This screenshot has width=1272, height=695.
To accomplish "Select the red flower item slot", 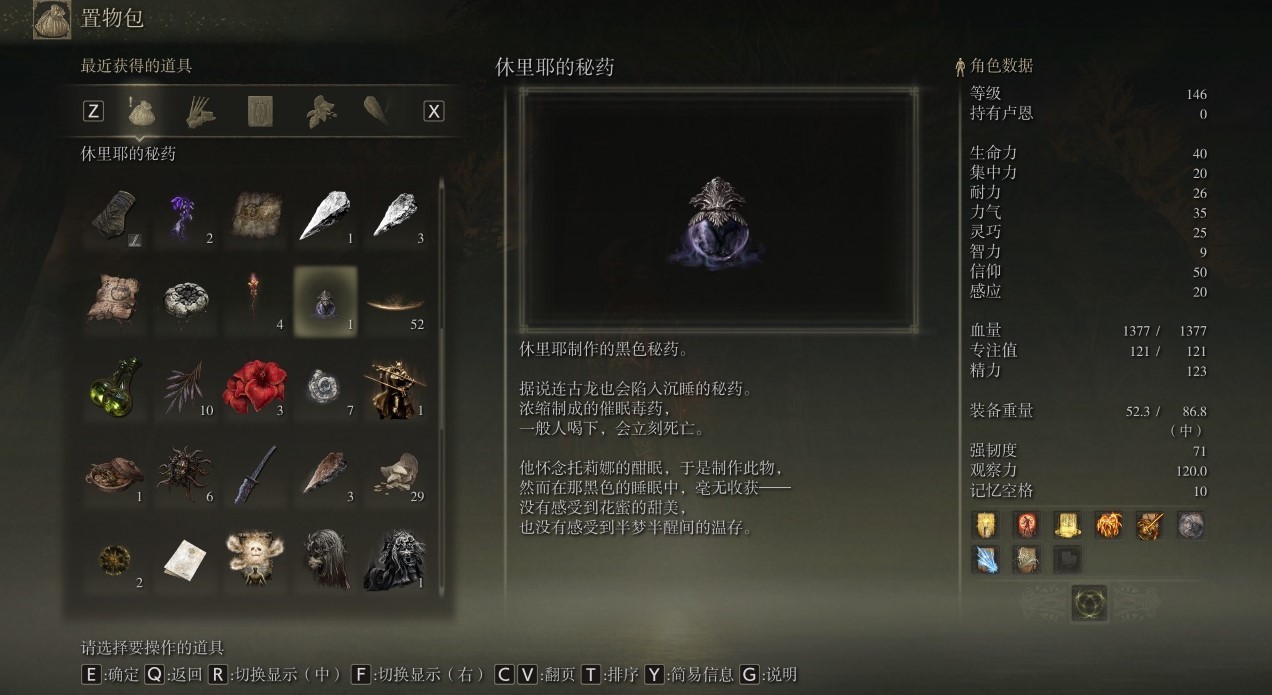I will [255, 387].
